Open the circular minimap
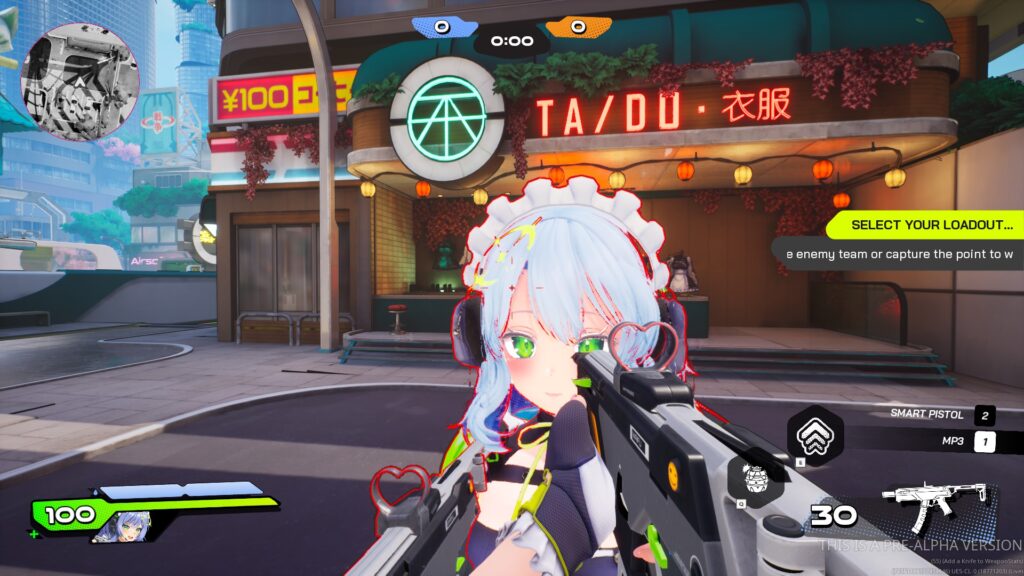 [x=80, y=82]
